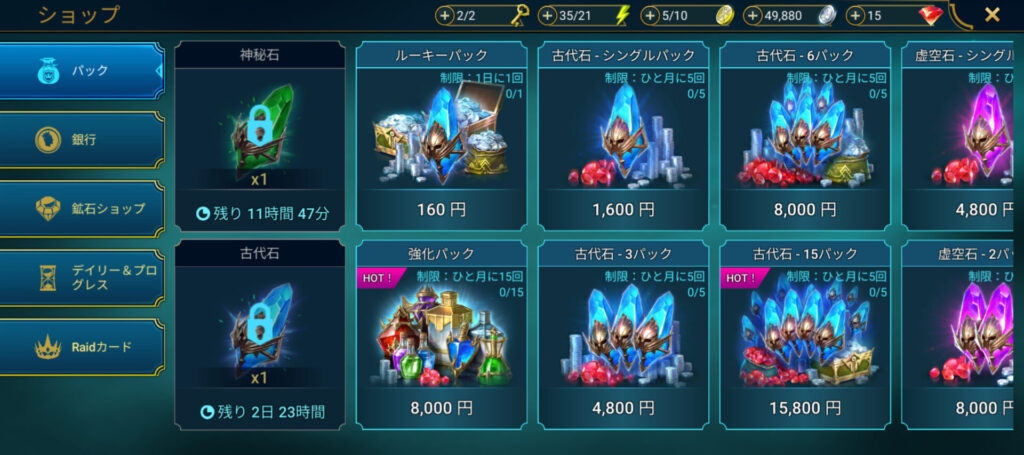Buy the ルーキーパック for 160 円
1024x455 pixels.
pyautogui.click(x=442, y=135)
